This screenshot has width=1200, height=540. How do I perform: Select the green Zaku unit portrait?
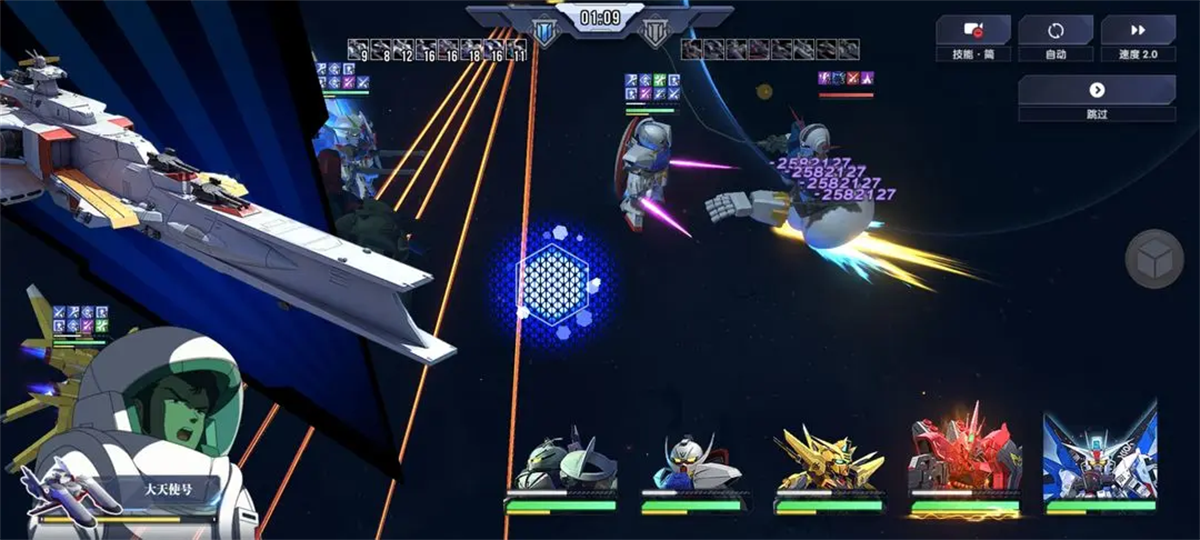click(560, 465)
